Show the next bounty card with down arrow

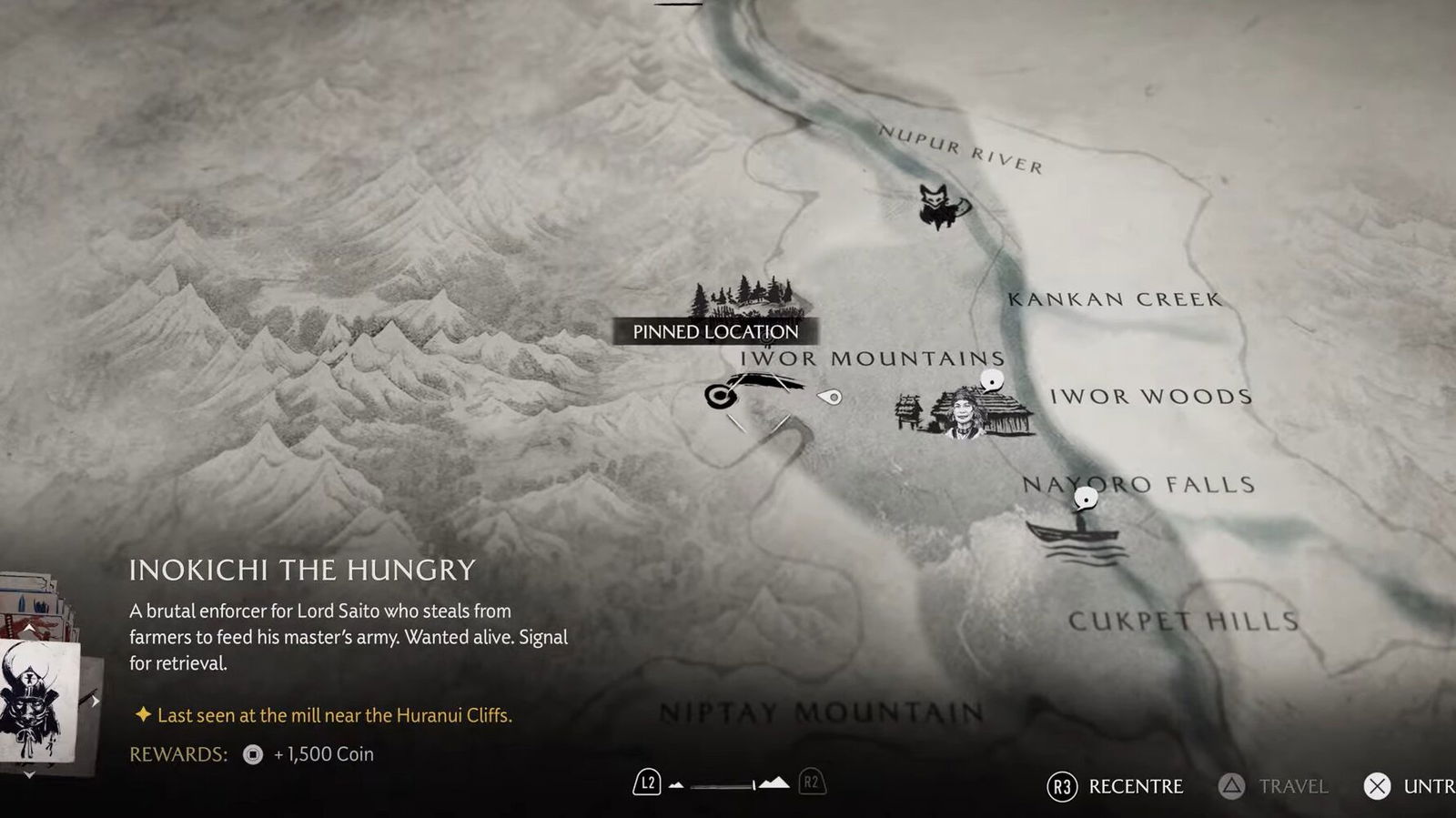coord(29,774)
